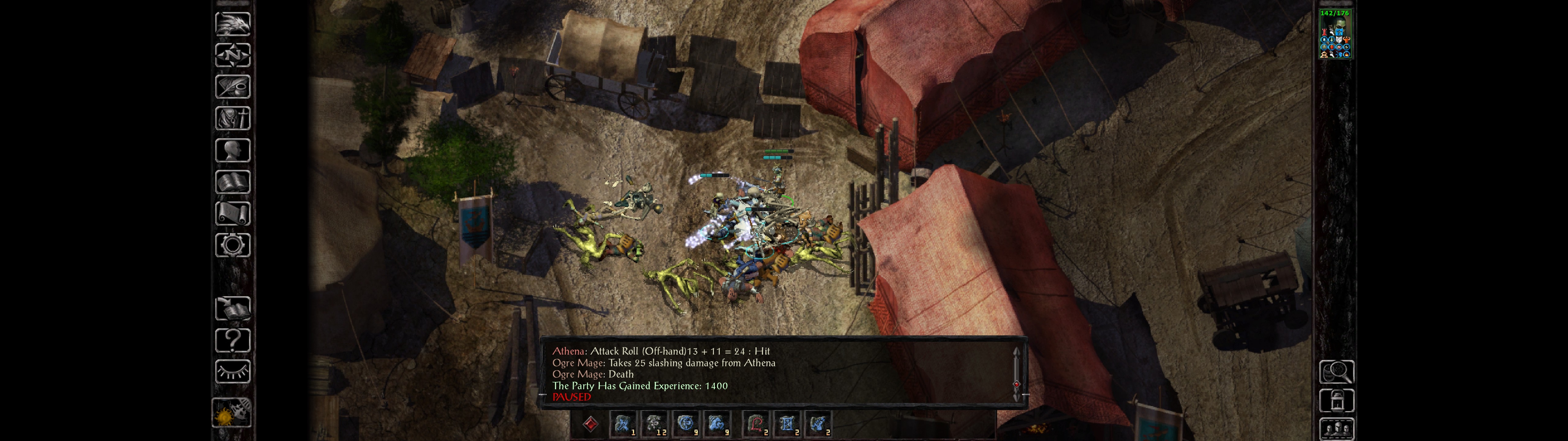Click the magnifying glass highlight button
1568x441 pixels.
tap(1336, 371)
